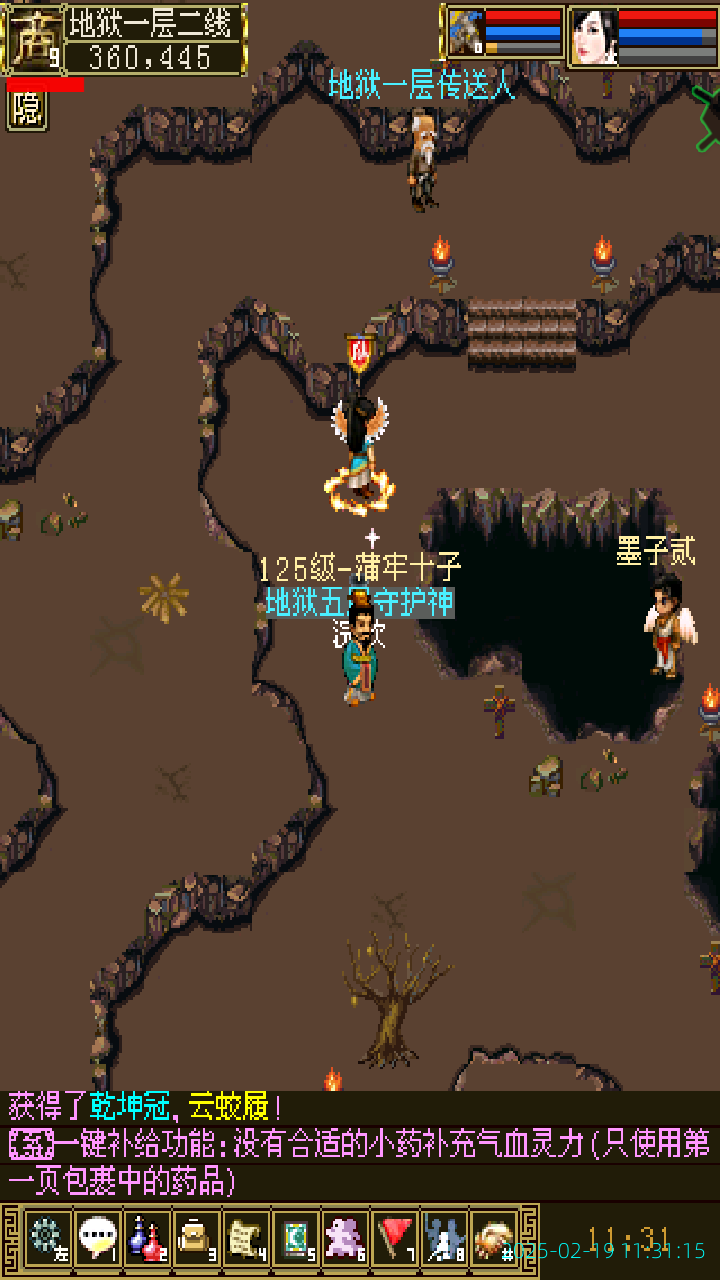The width and height of the screenshot is (720, 1280).
Task: Open the map location panel 地狱一层二线
Action: pos(155,20)
